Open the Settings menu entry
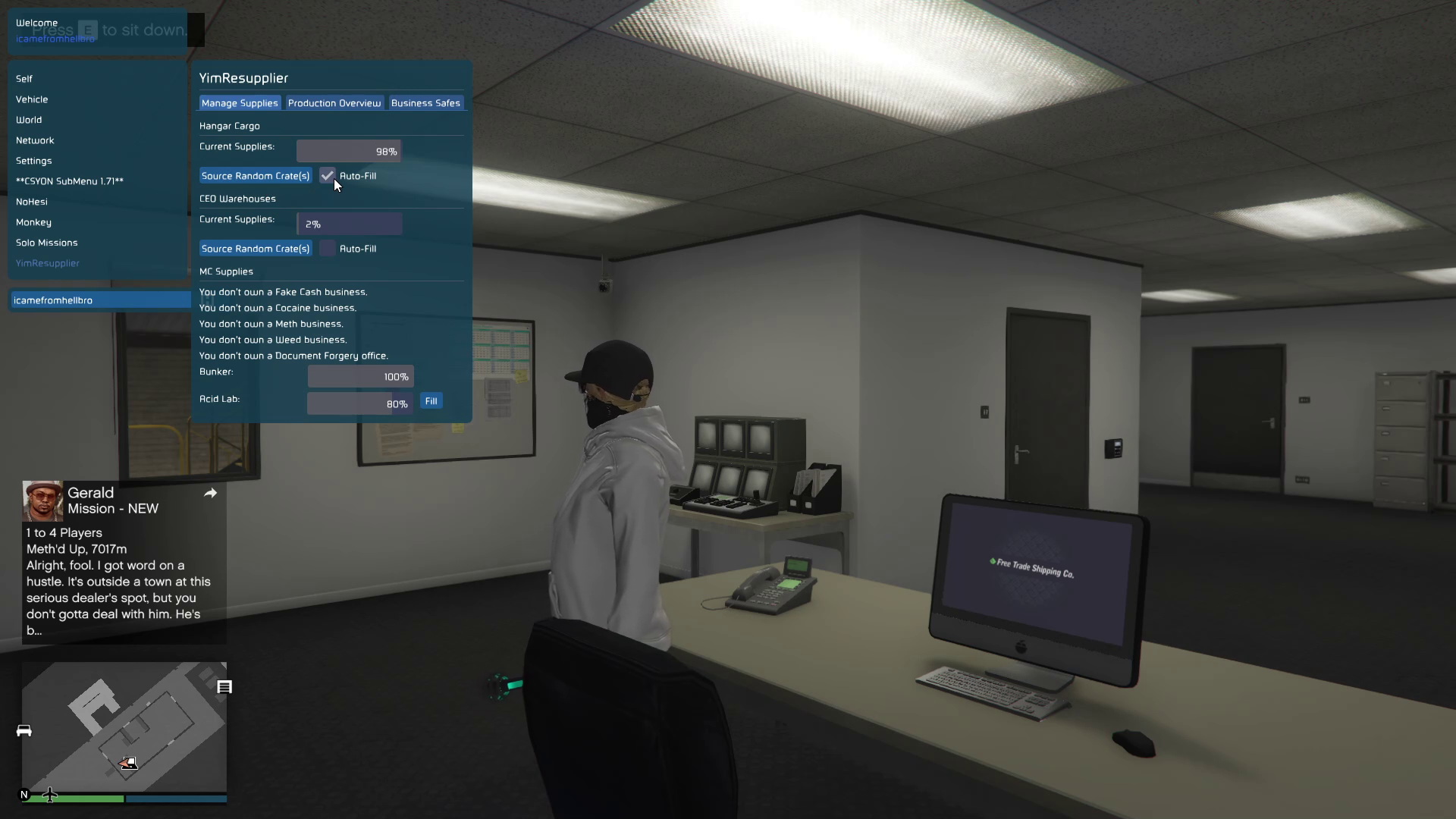This screenshot has width=1456, height=819. point(34,161)
